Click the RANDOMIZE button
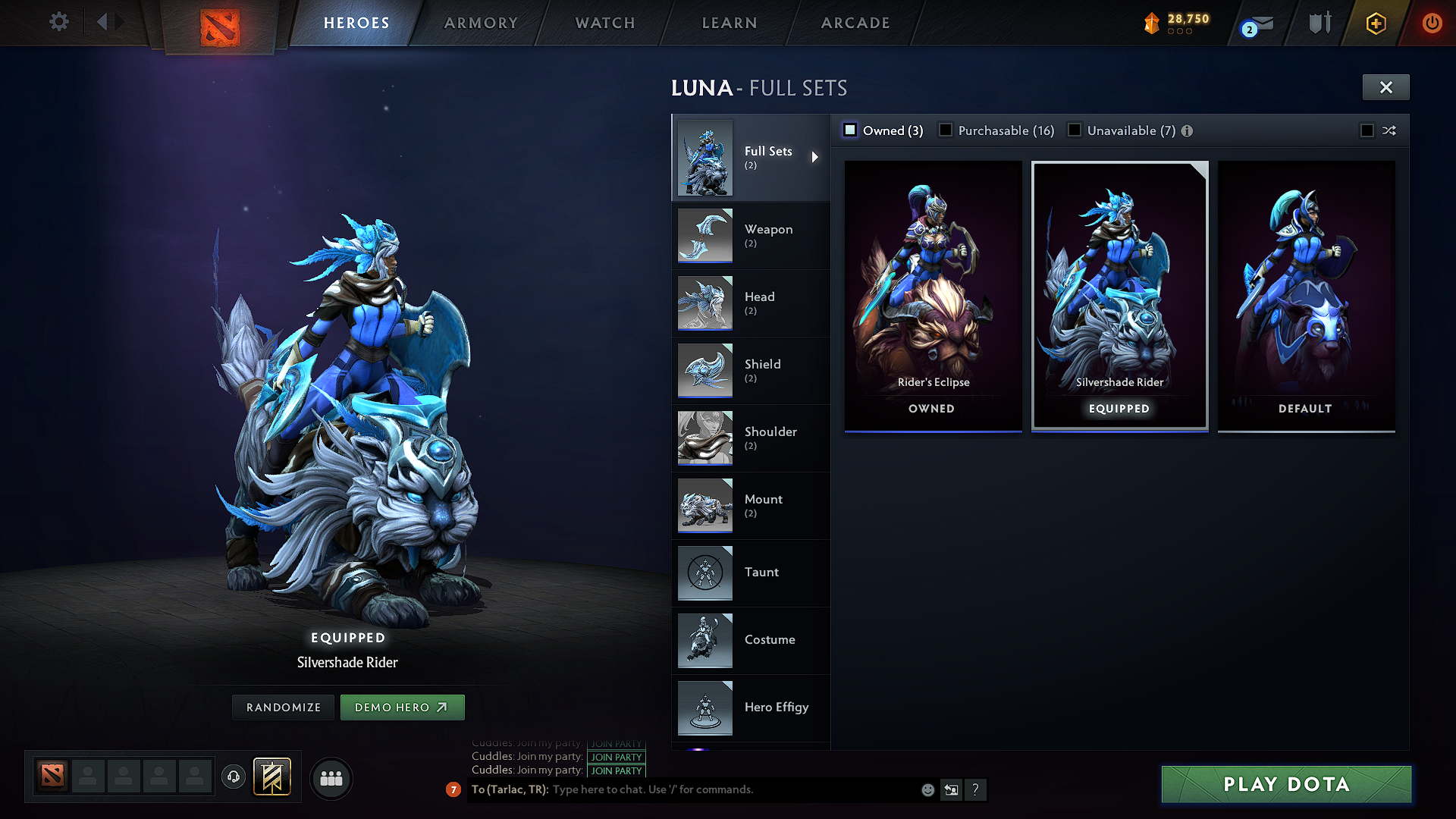Image resolution: width=1456 pixels, height=819 pixels. click(x=283, y=707)
